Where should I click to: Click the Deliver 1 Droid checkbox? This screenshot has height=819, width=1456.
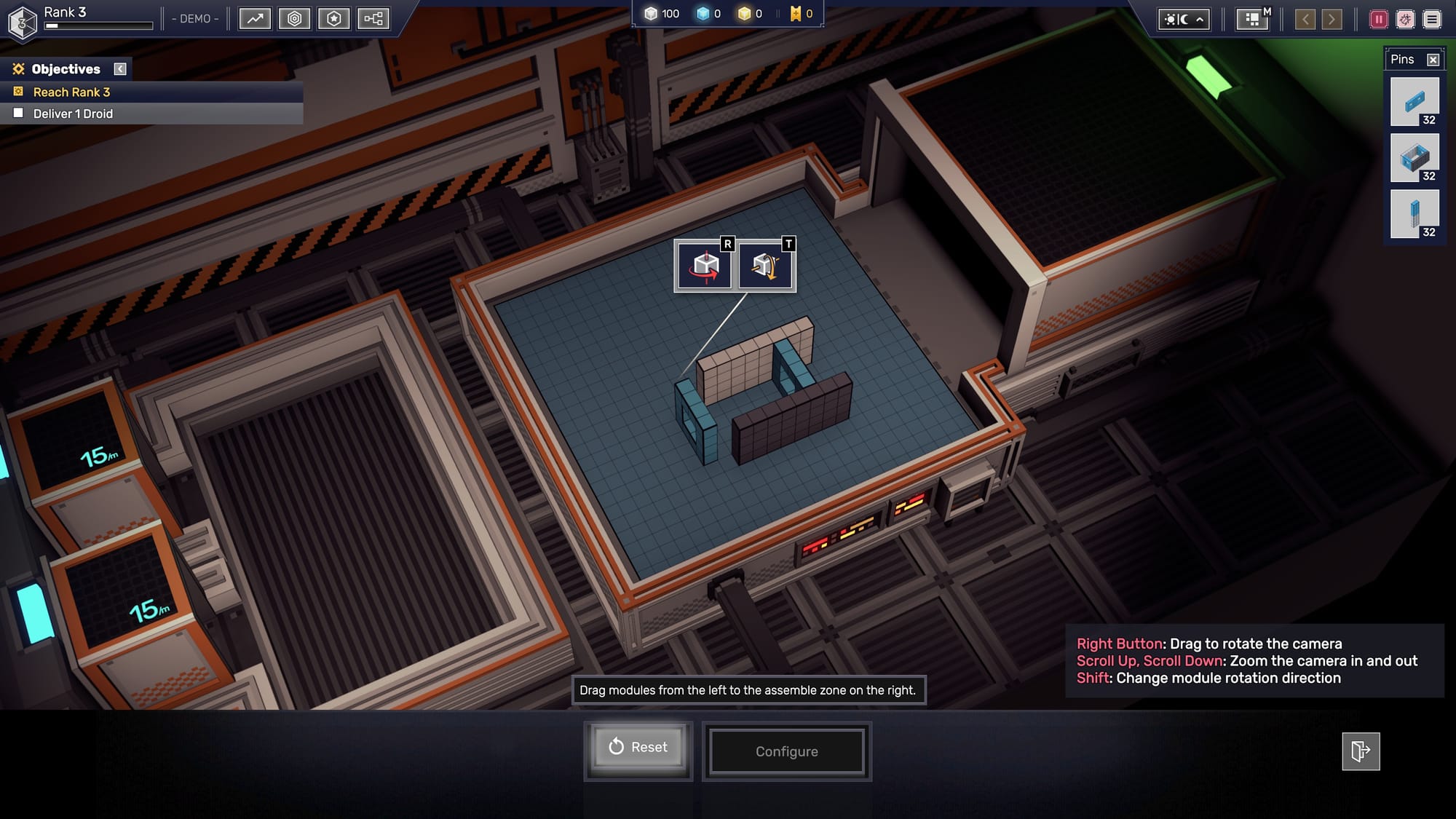pos(19,114)
